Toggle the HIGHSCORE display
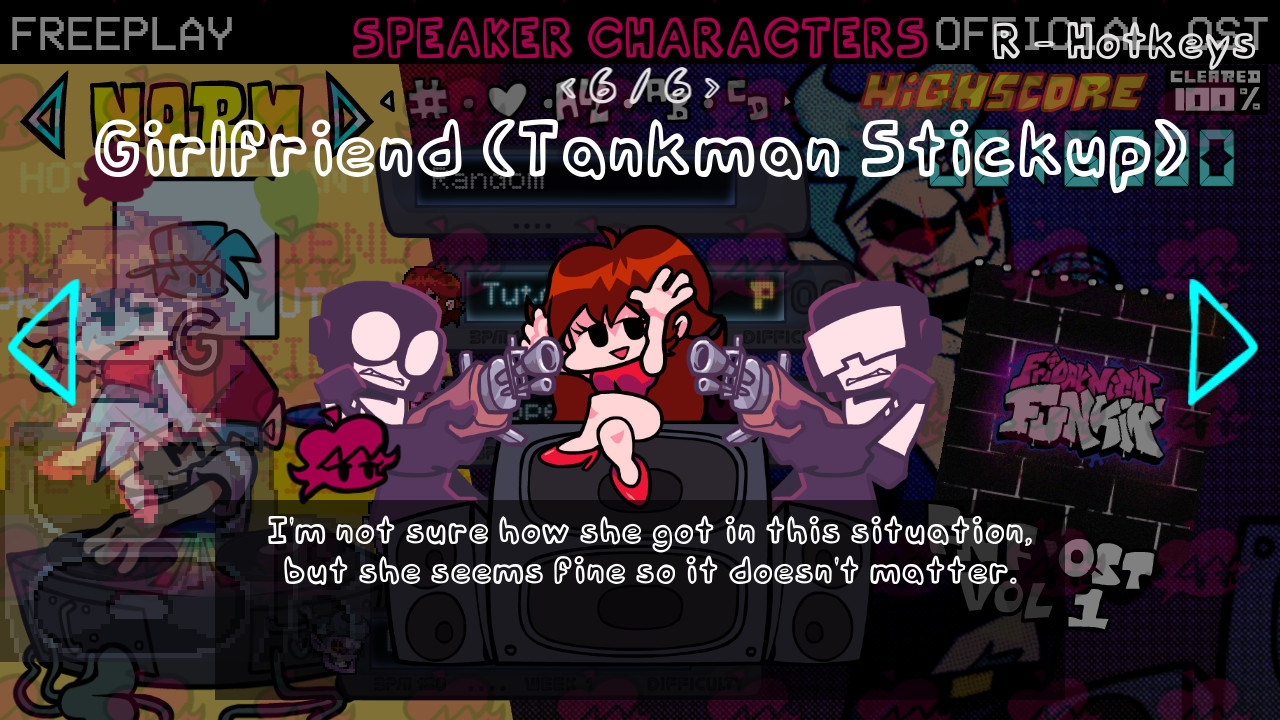The height and width of the screenshot is (720, 1280). [1000, 89]
